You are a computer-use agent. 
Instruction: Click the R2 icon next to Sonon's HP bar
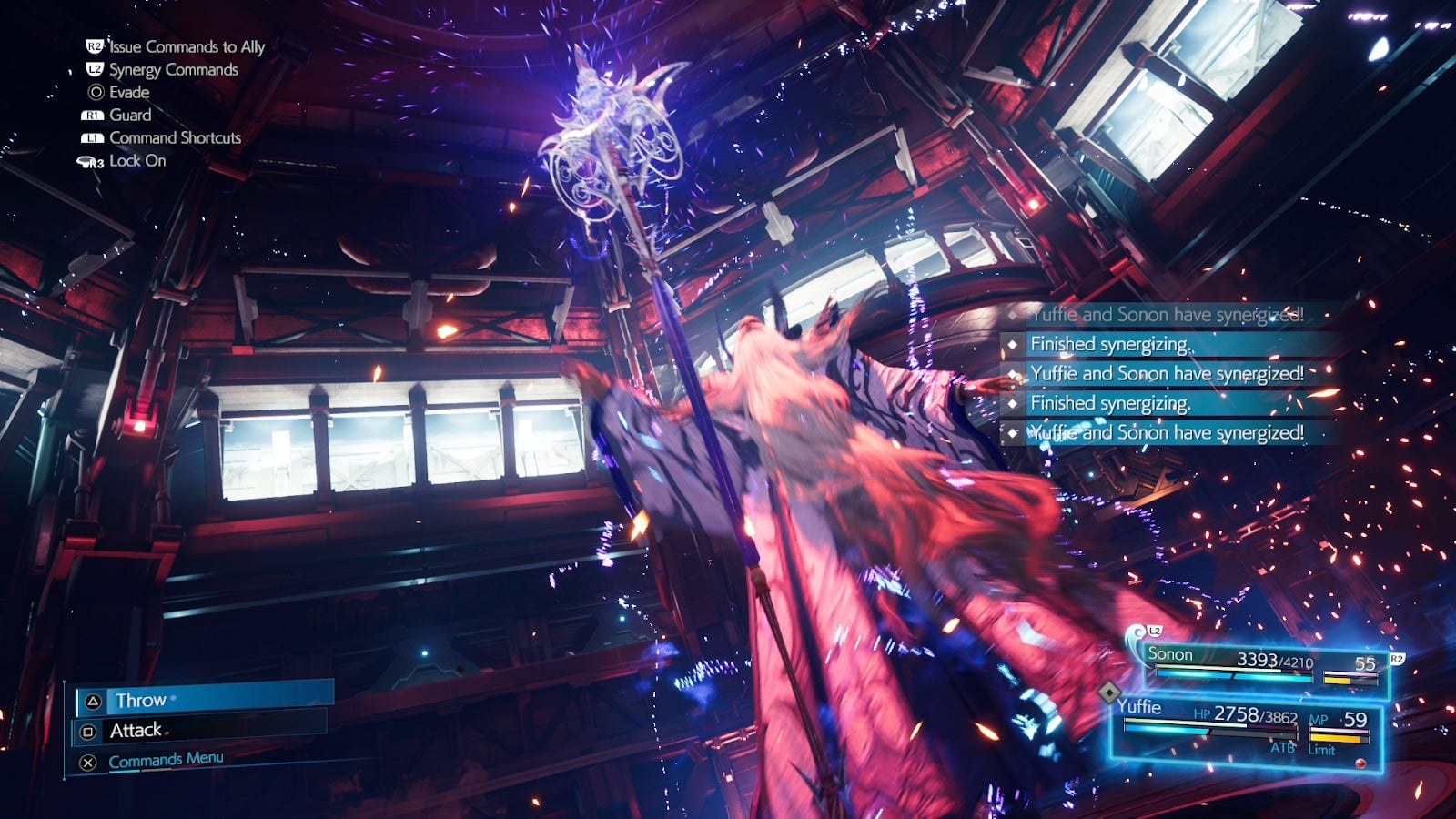1398,660
